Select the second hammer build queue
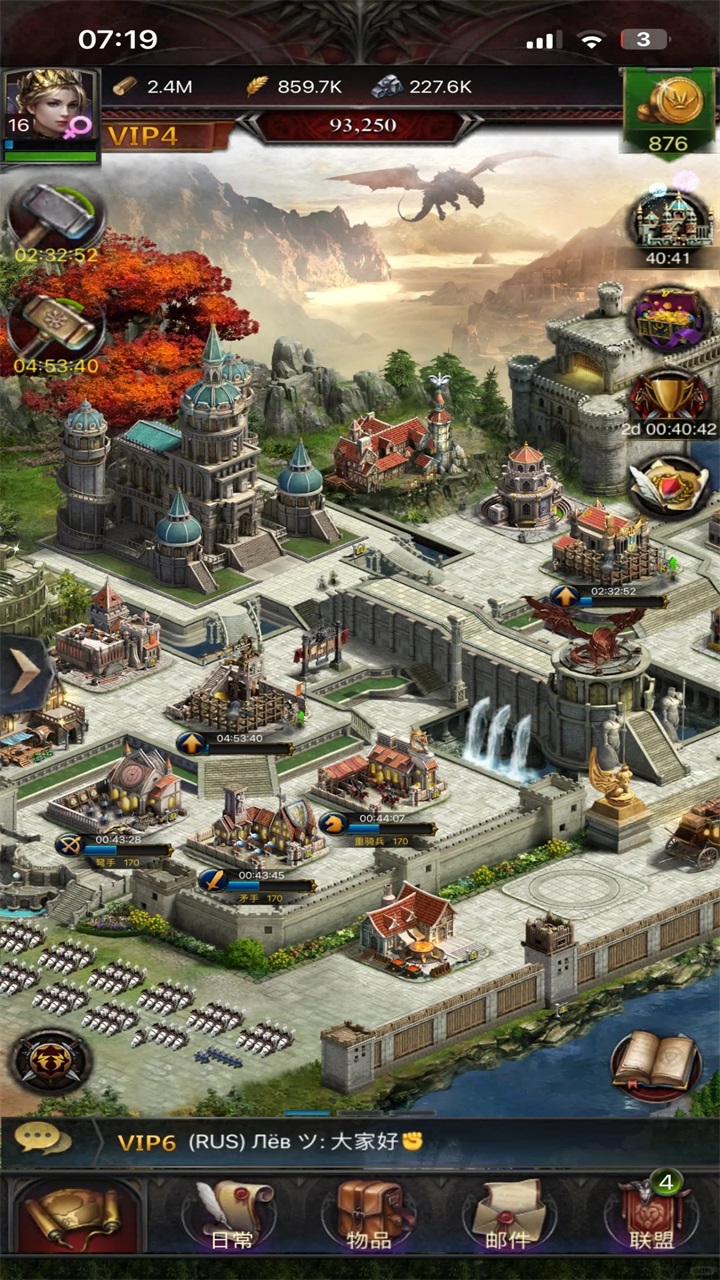 click(x=55, y=325)
